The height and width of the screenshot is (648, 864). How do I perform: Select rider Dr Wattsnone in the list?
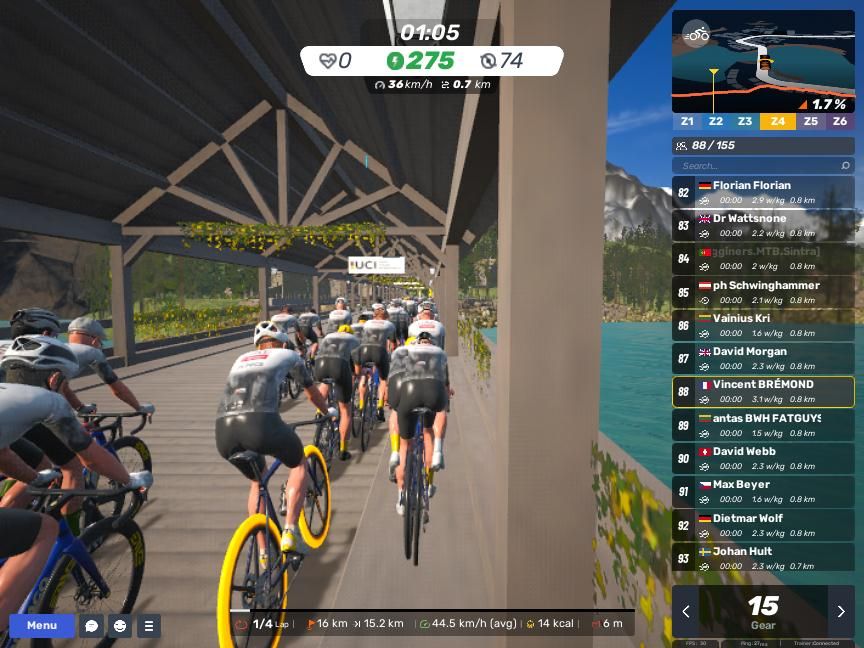pyautogui.click(x=763, y=225)
